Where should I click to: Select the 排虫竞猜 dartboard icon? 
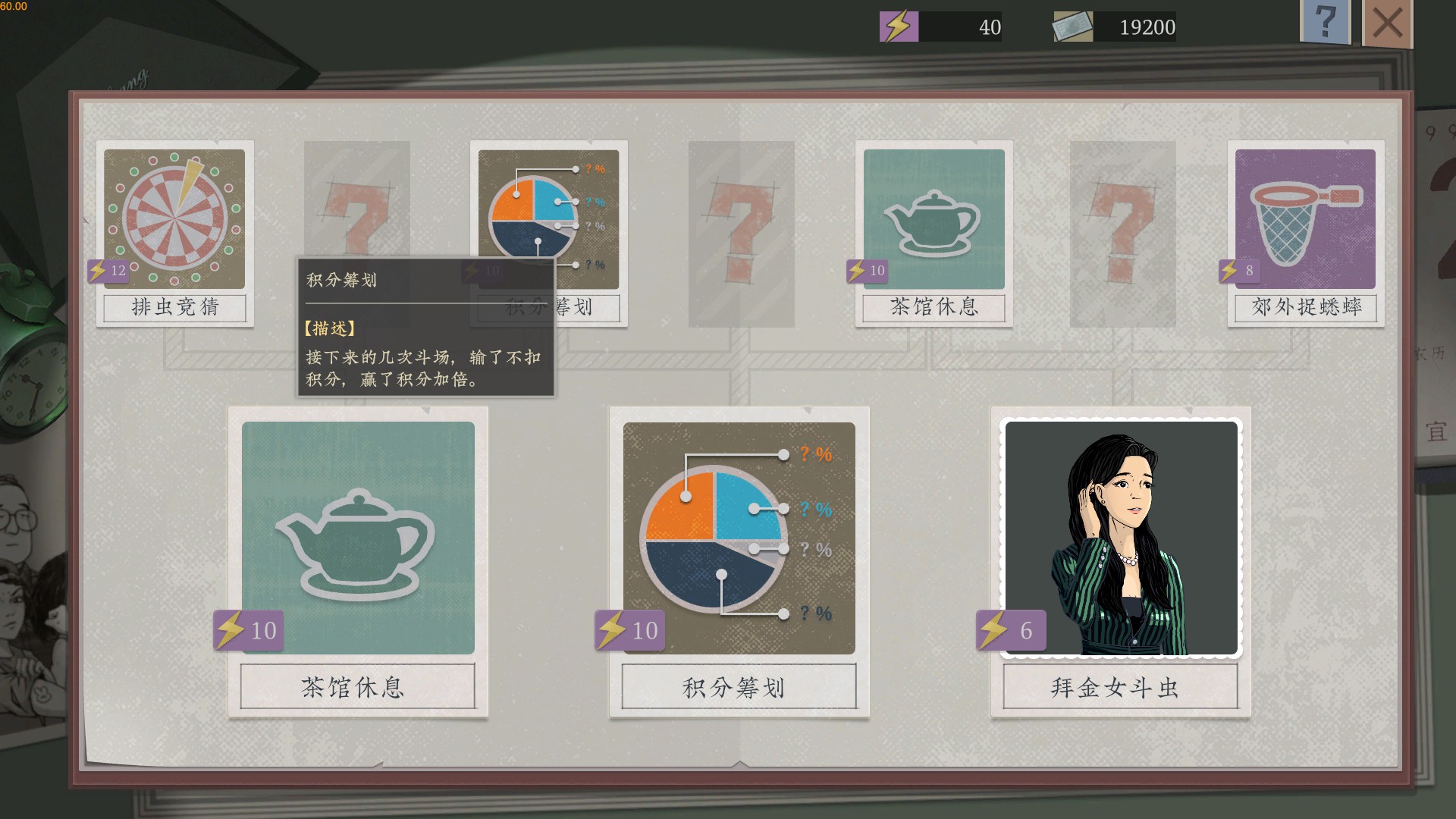pyautogui.click(x=174, y=218)
